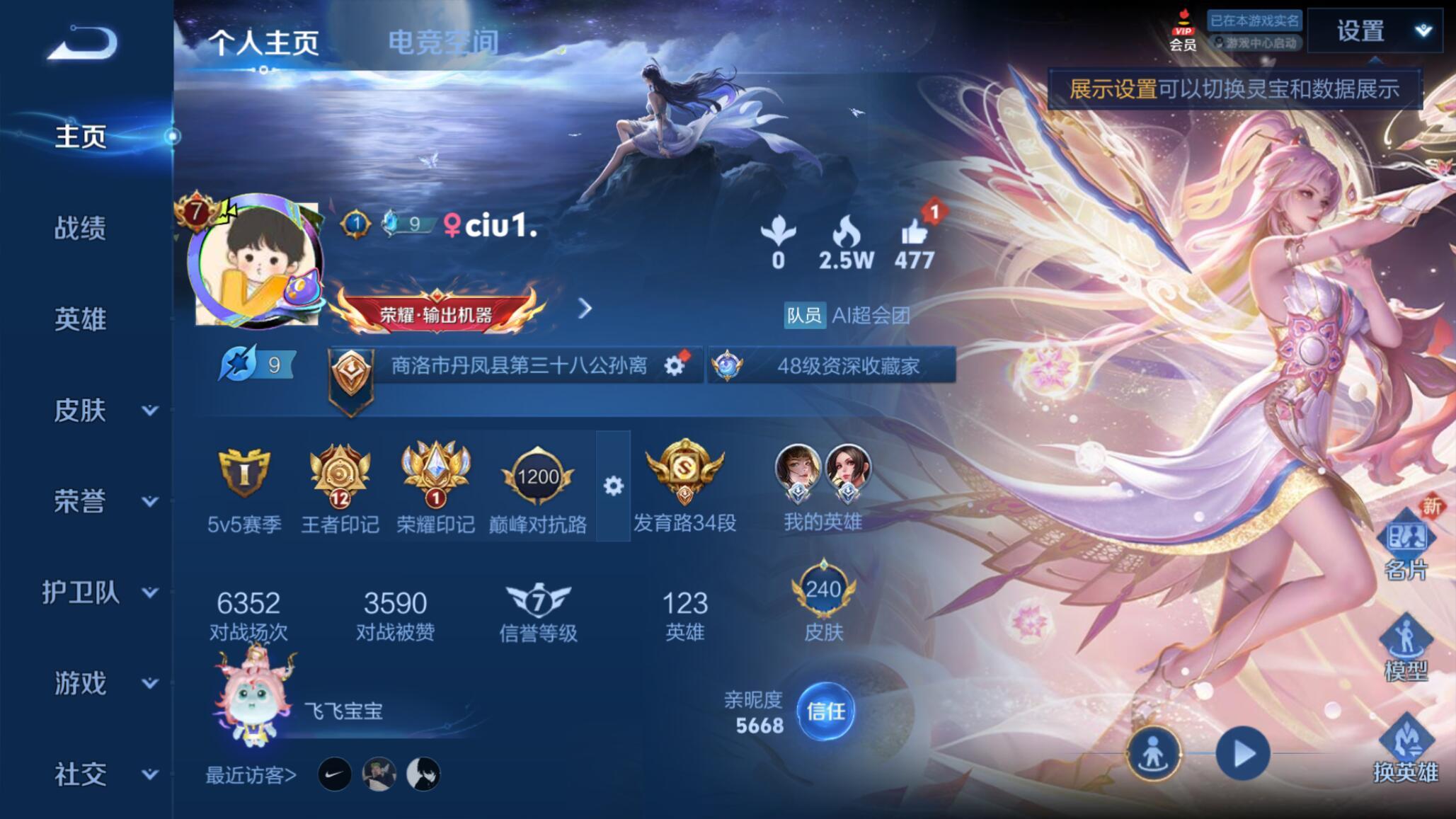View the 最近访客 visitor list
Image resolution: width=1456 pixels, height=819 pixels.
click(251, 775)
